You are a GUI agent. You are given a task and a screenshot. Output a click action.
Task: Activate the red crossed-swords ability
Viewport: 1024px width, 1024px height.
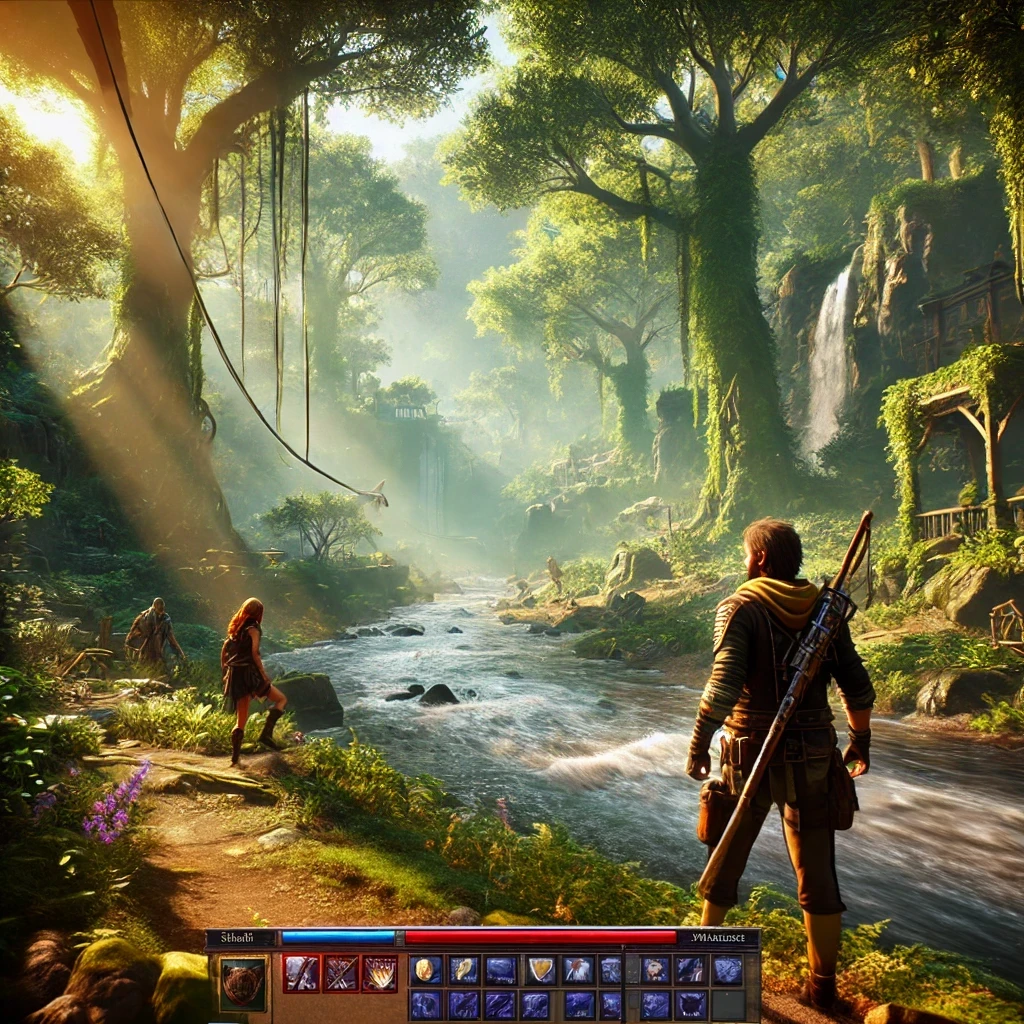coord(340,972)
